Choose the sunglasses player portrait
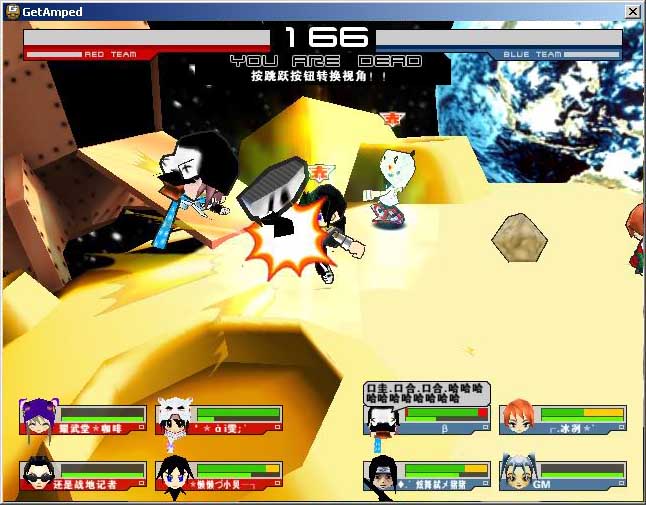This screenshot has height=505, width=646. point(38,474)
